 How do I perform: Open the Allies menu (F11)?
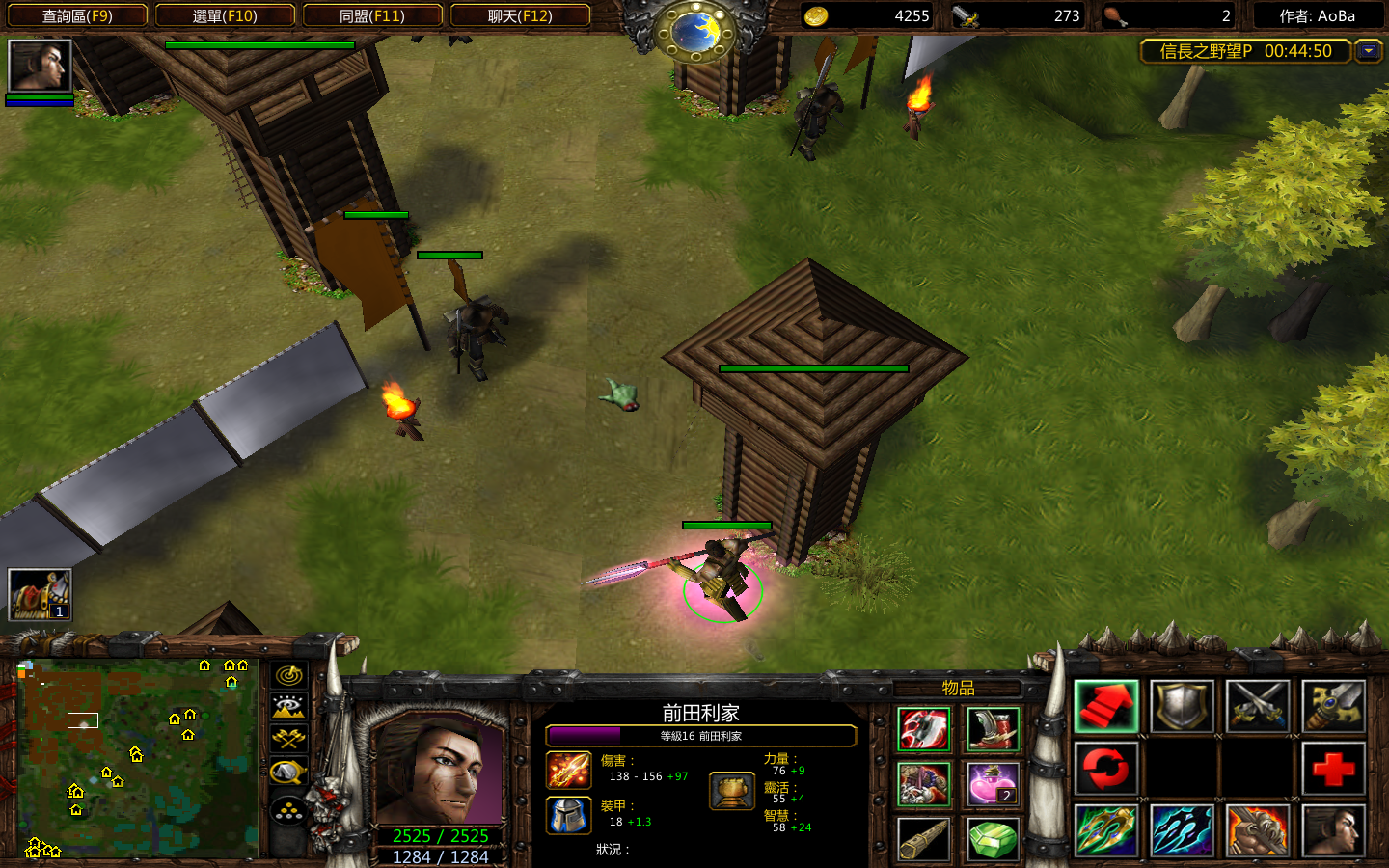[372, 15]
